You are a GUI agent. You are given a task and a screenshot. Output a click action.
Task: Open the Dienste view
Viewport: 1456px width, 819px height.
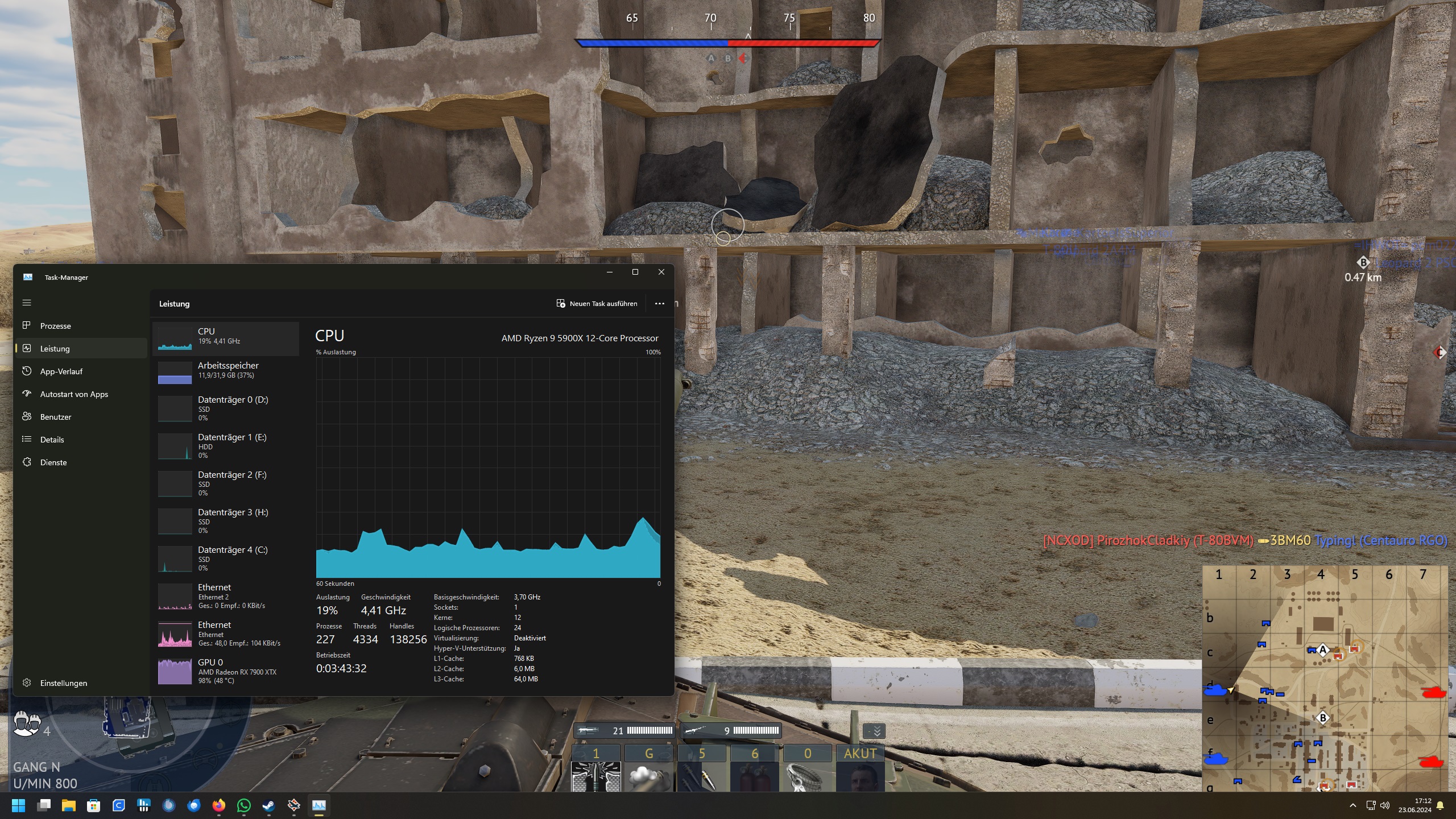(54, 462)
